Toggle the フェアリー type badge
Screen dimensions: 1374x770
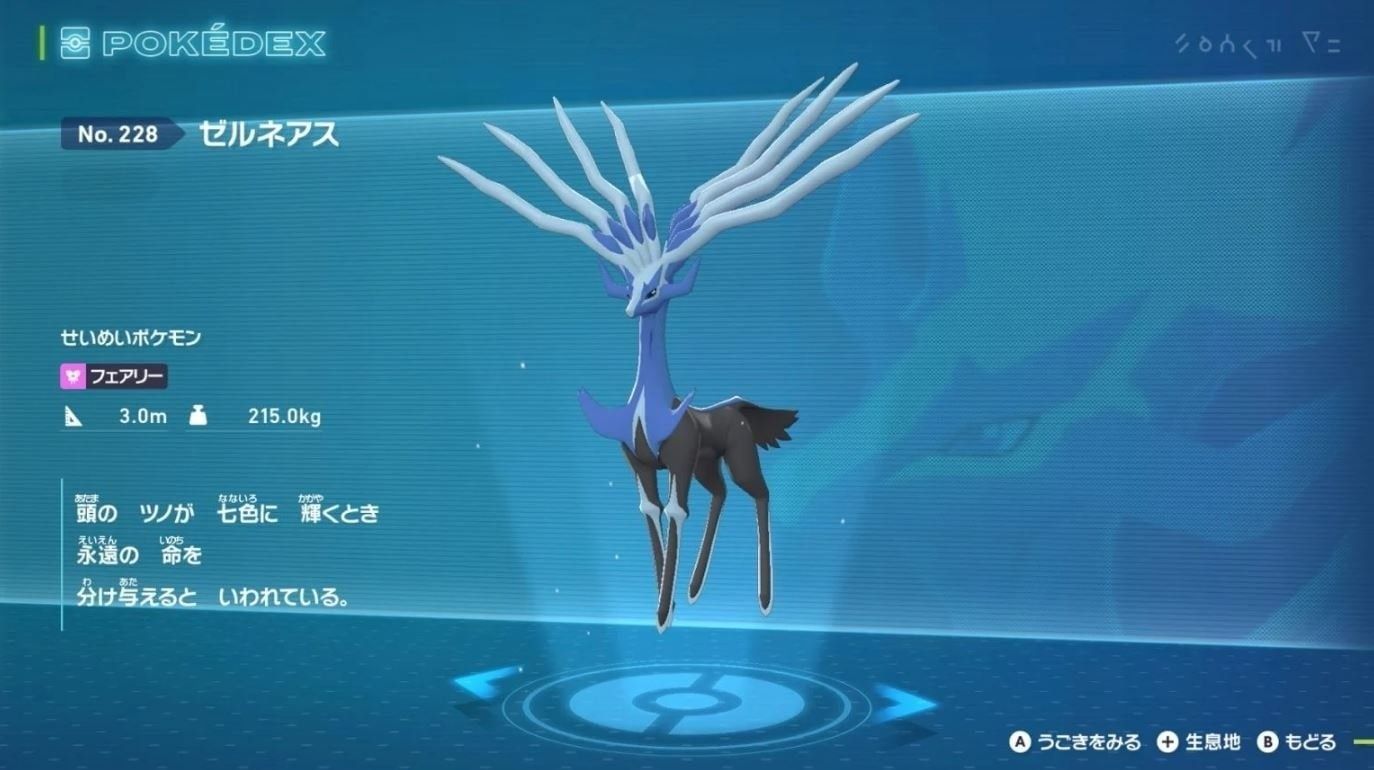click(x=113, y=376)
